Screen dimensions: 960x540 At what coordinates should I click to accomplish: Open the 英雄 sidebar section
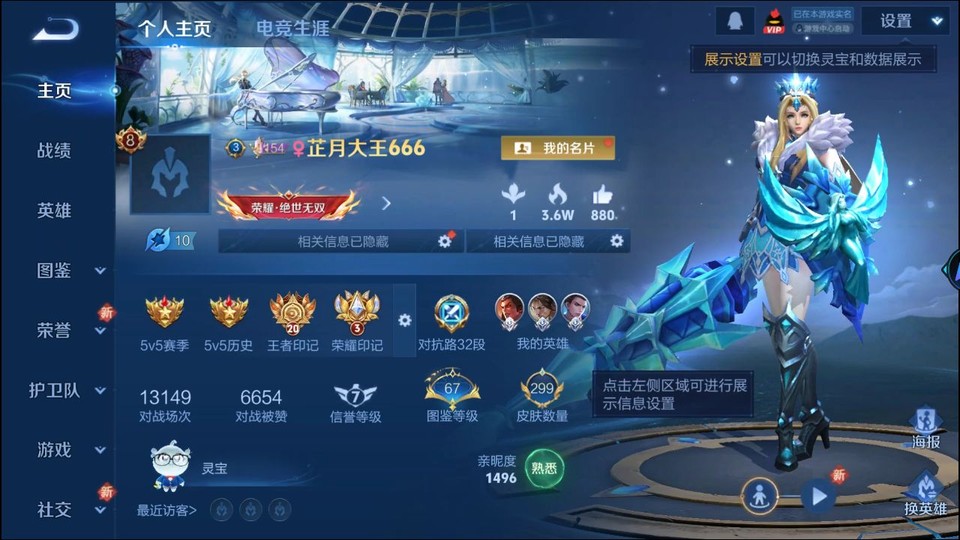click(54, 211)
